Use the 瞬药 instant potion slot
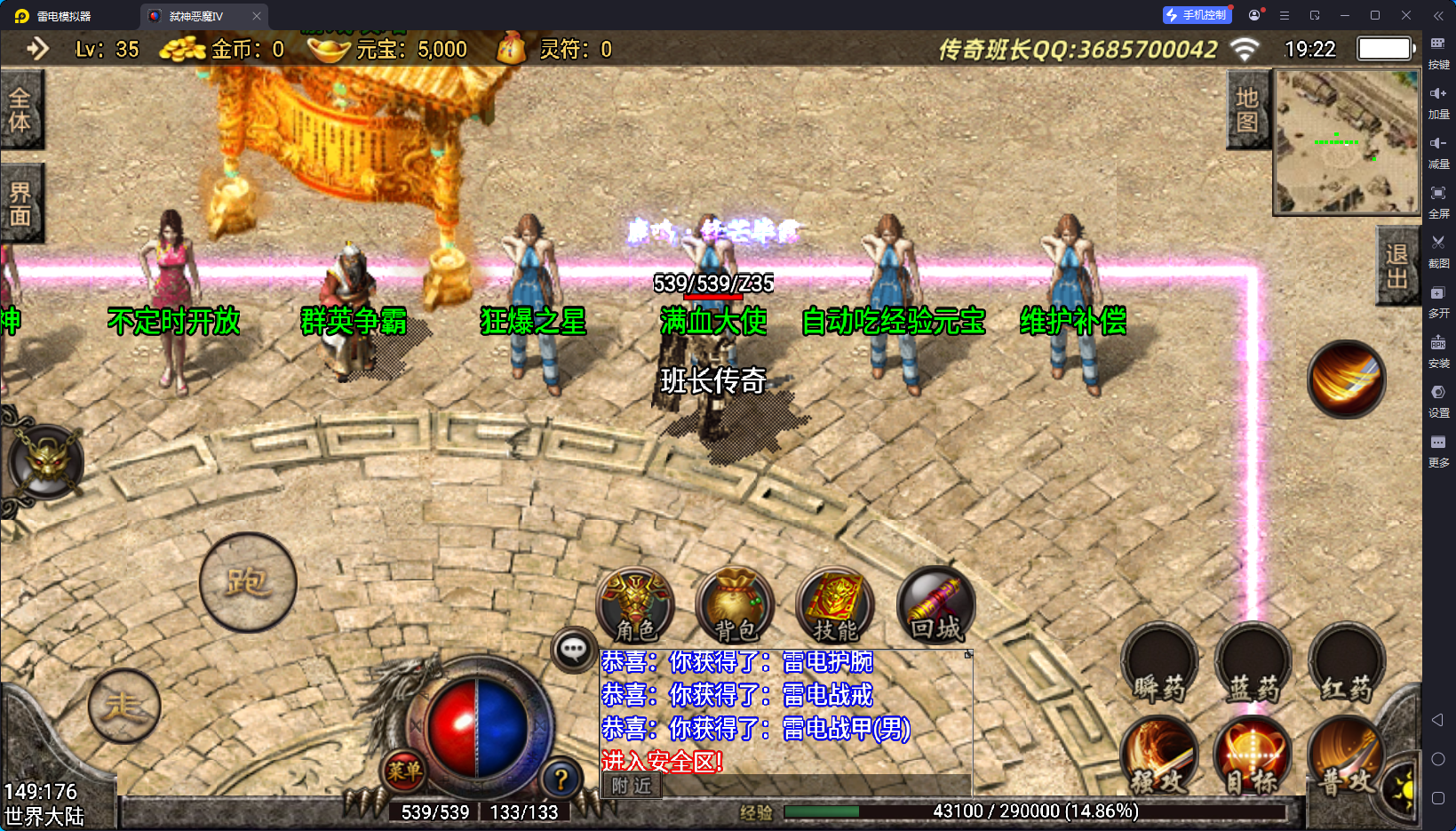1456x831 pixels. point(1159,665)
